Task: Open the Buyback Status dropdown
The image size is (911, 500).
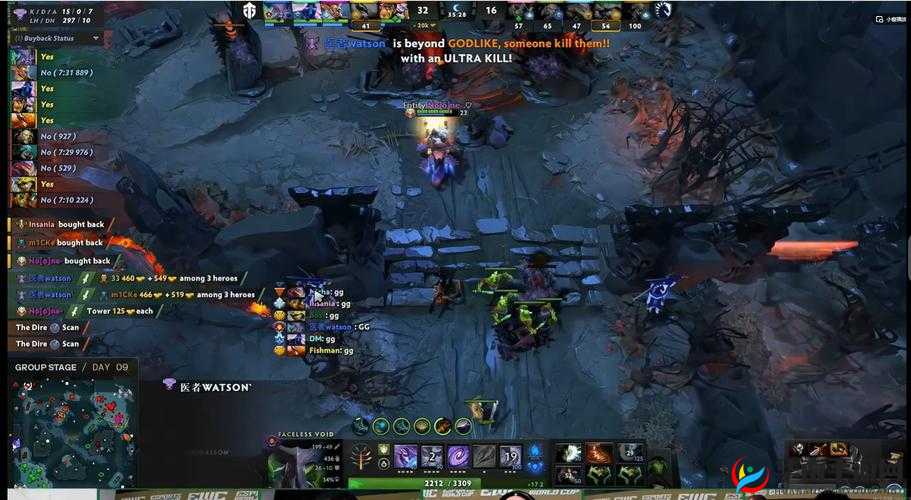Action: 97,38
